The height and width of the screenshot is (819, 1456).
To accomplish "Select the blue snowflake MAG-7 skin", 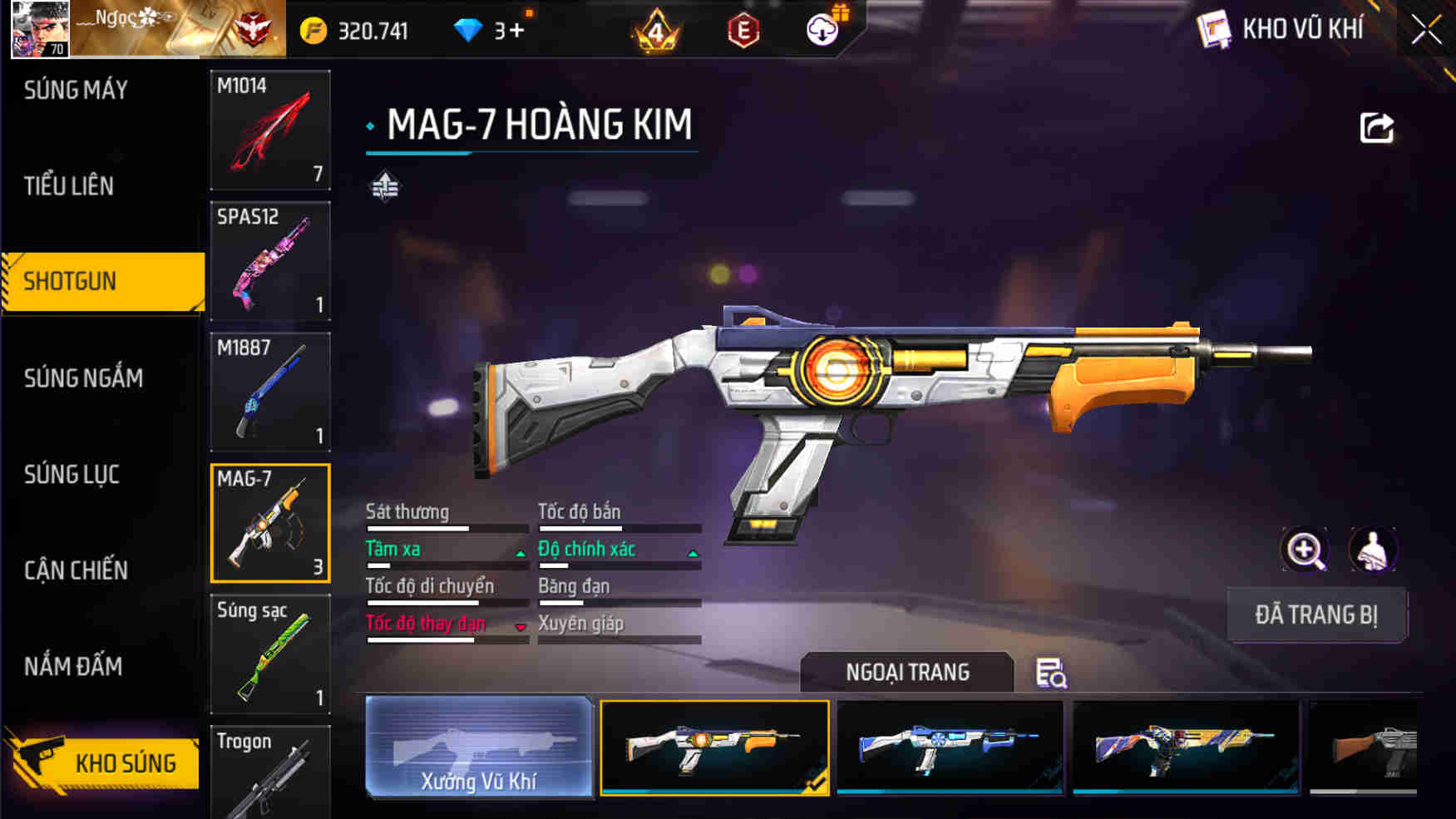I will [x=950, y=747].
